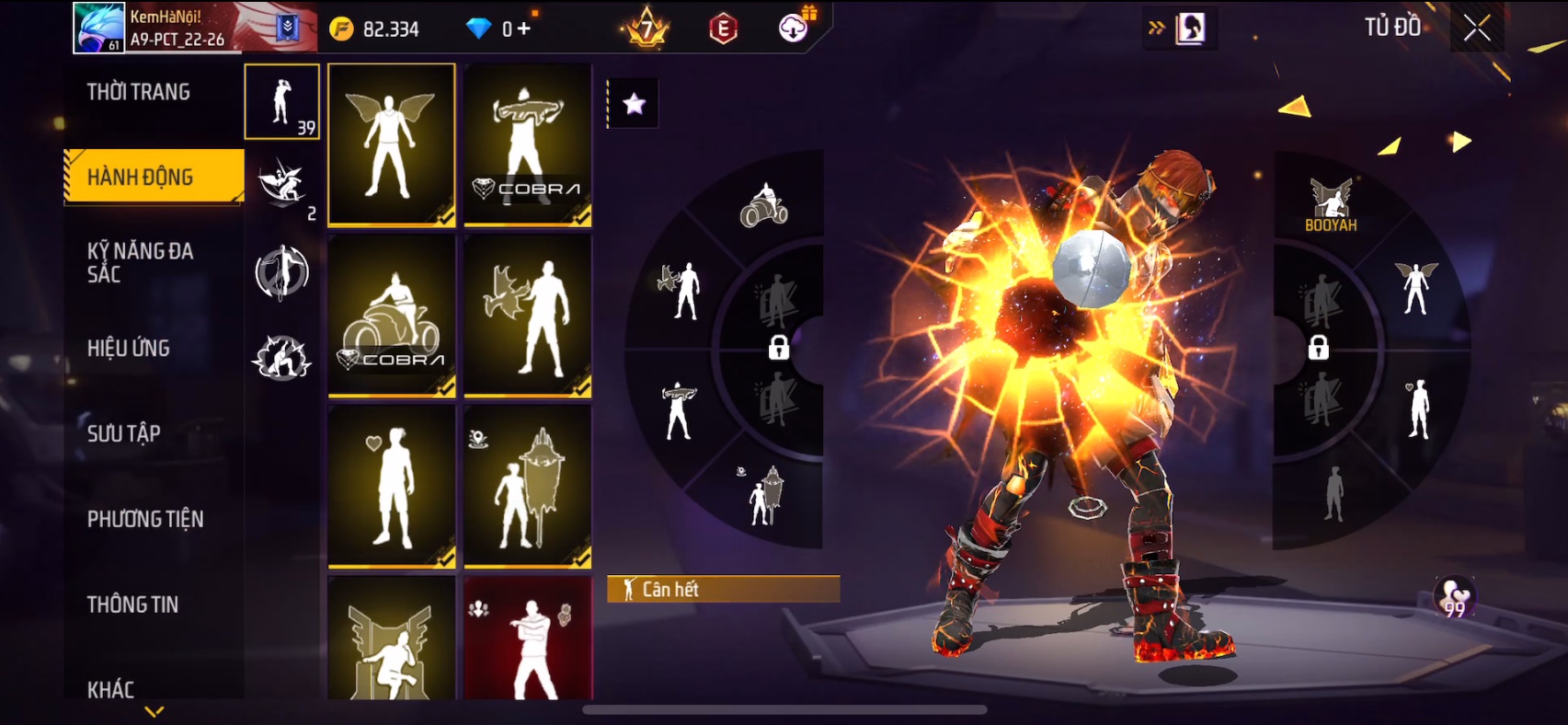Image resolution: width=1568 pixels, height=725 pixels.
Task: Choose the motorcycle slot on emote wheel
Action: [764, 205]
